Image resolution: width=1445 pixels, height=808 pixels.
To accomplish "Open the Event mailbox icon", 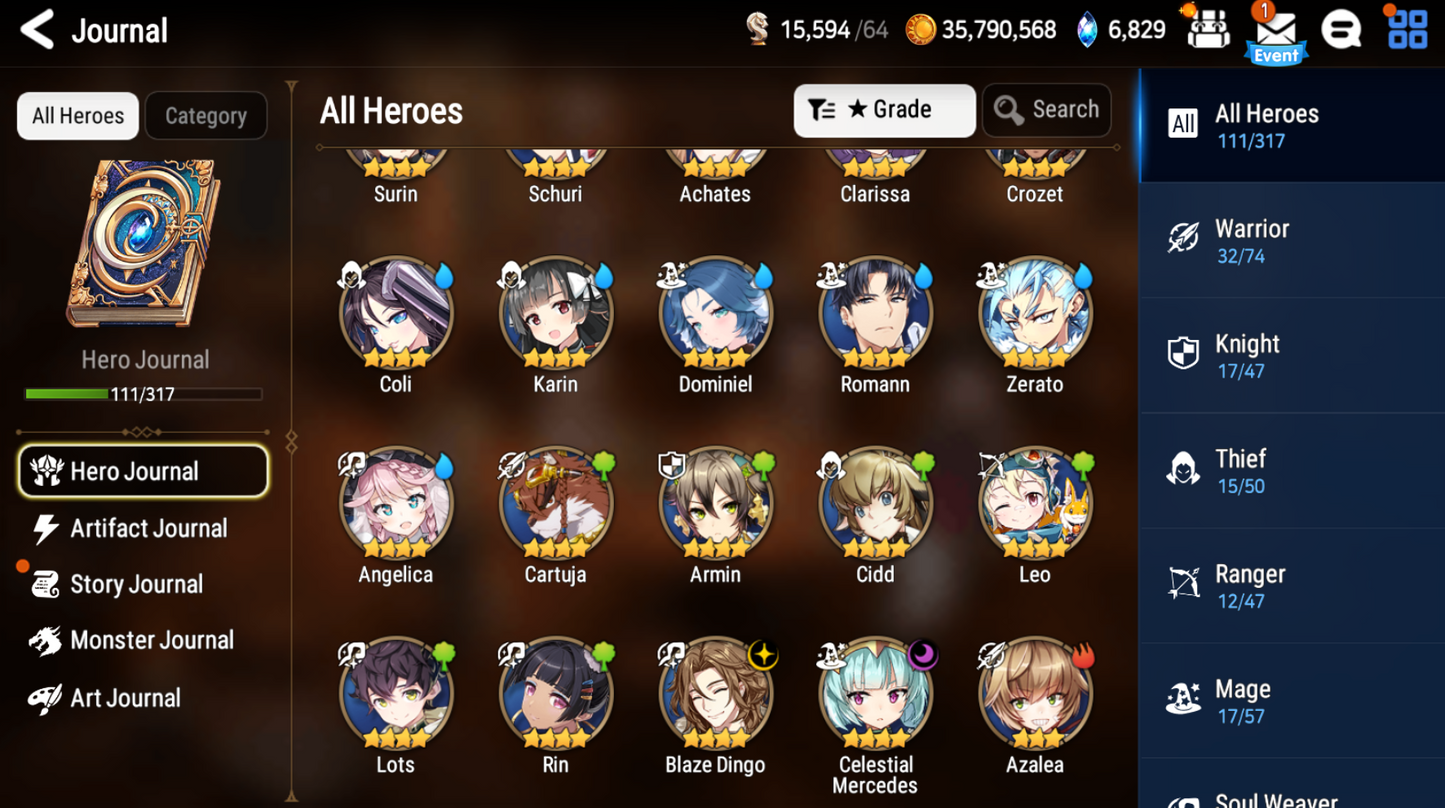I will [1275, 29].
